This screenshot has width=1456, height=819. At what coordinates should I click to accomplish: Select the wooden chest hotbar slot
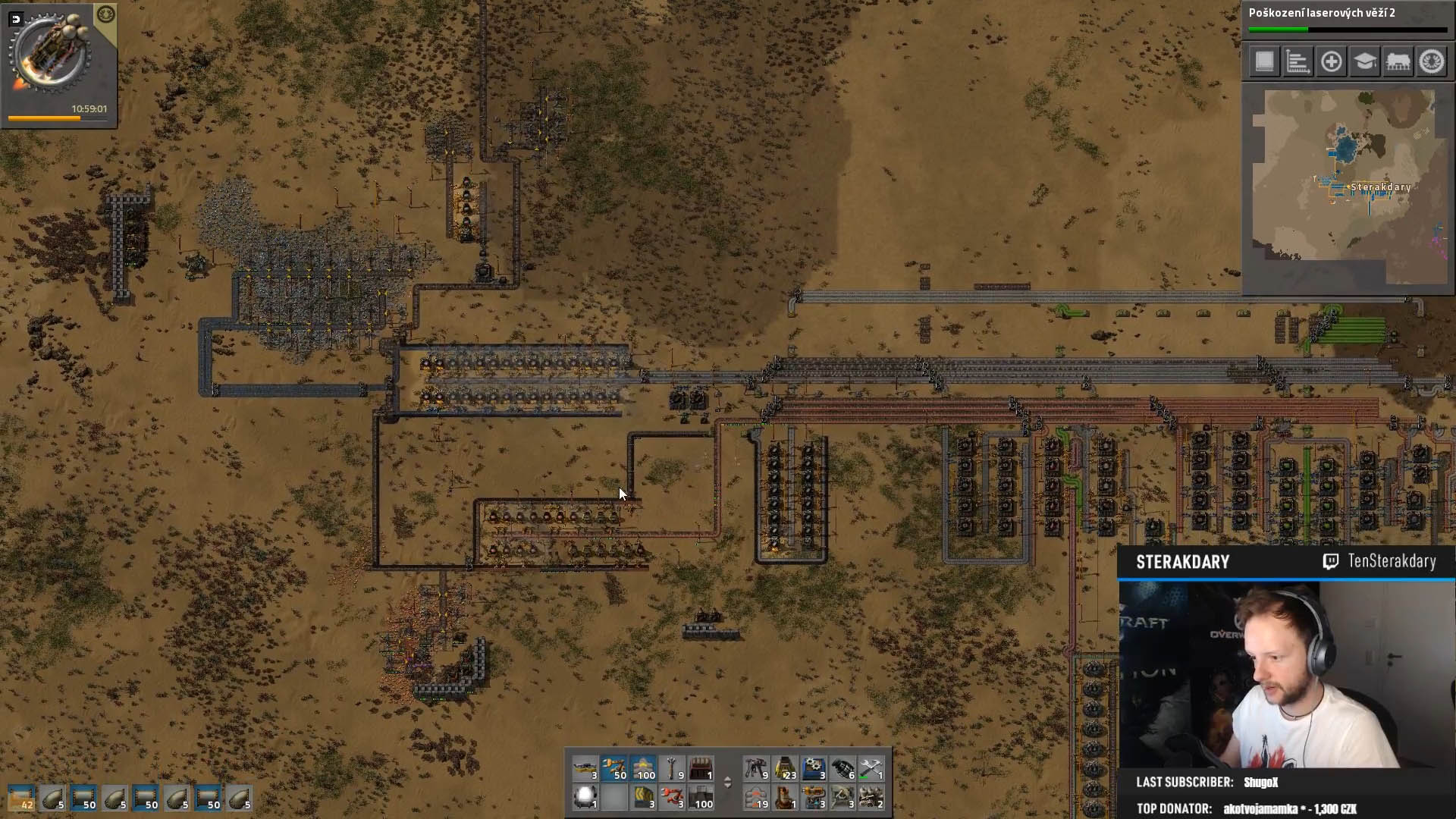click(x=701, y=768)
